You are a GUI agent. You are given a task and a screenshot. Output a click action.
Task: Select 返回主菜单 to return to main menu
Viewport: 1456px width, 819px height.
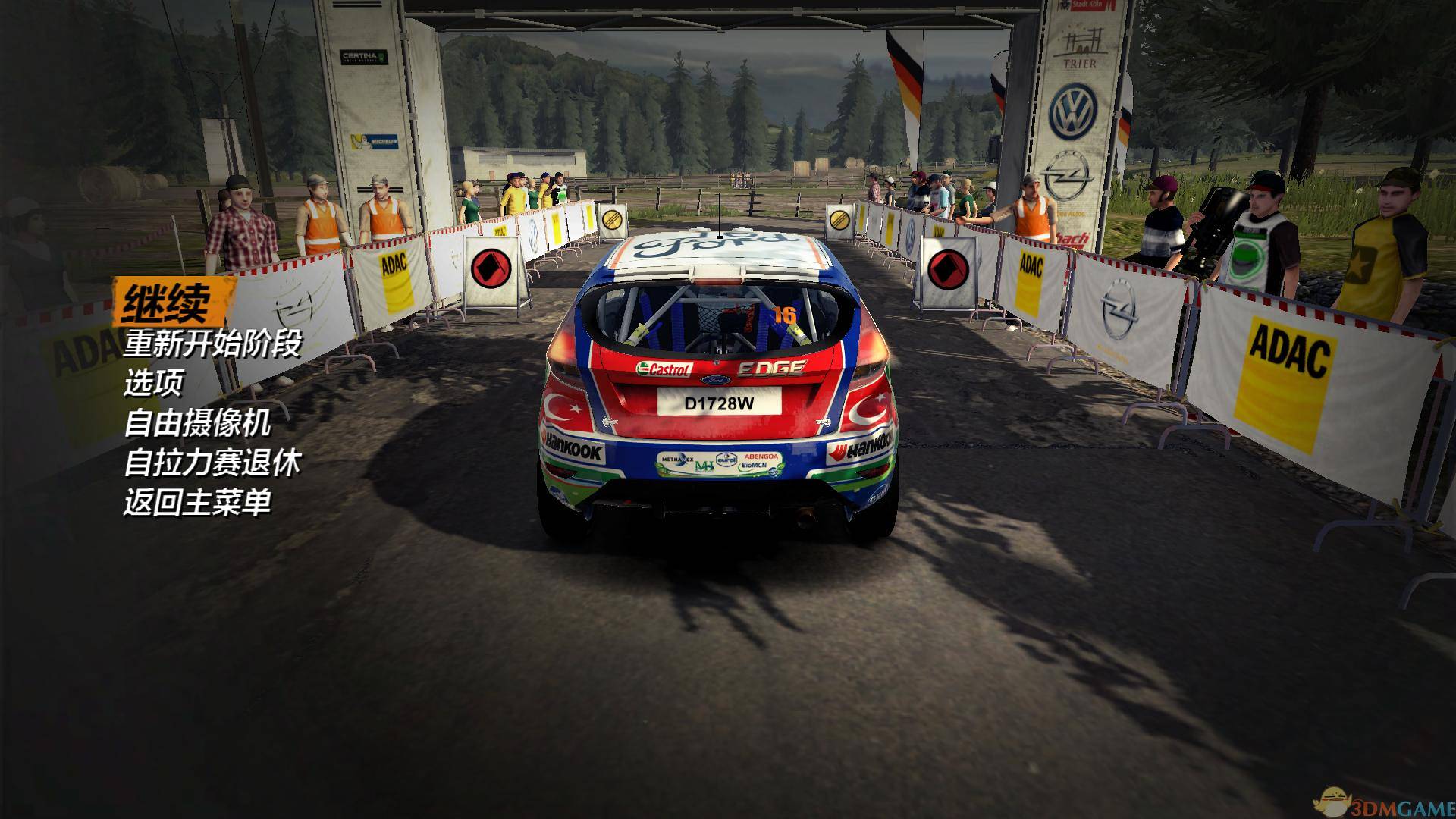pyautogui.click(x=197, y=502)
